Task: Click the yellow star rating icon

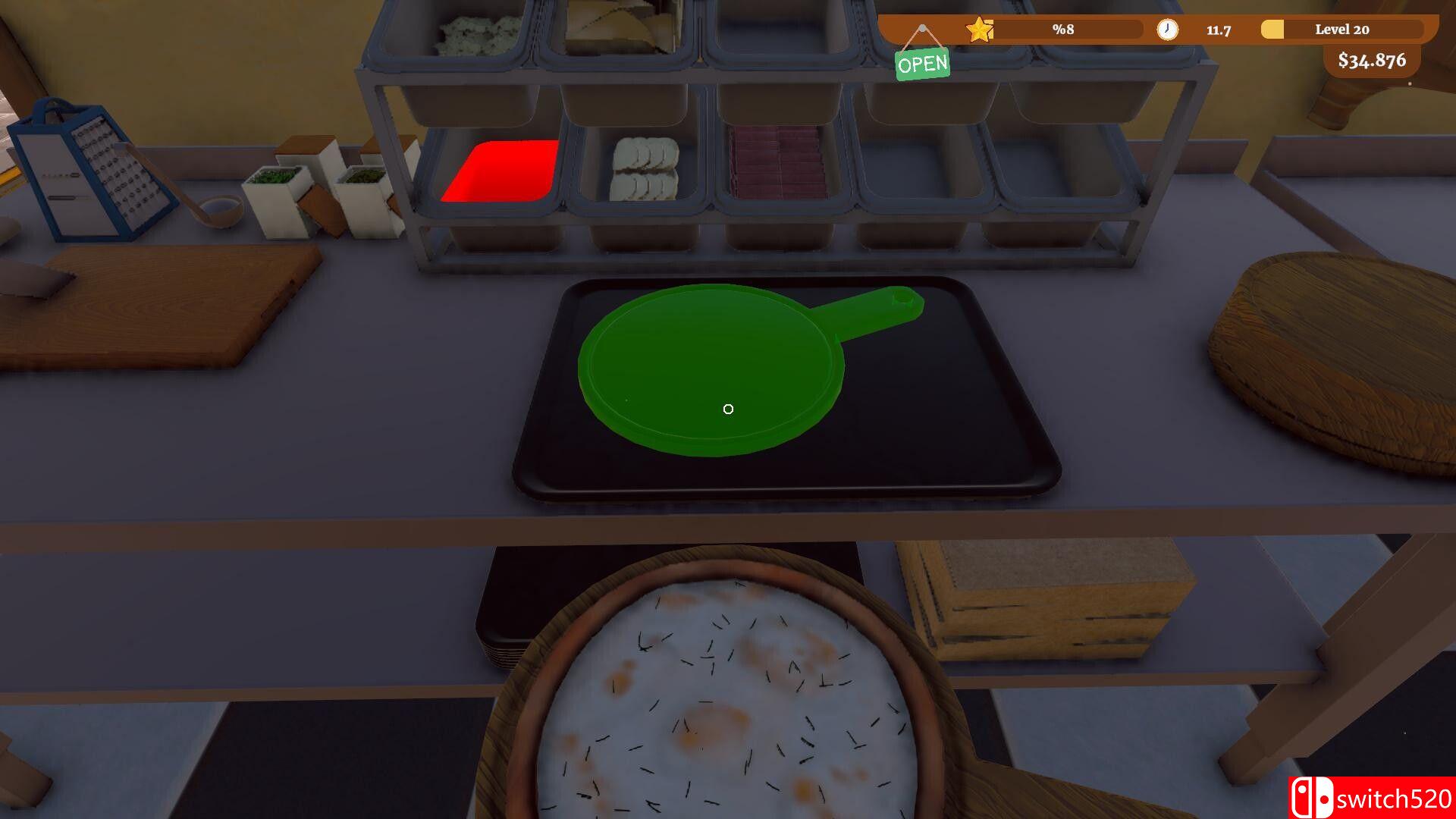Action: pos(980,30)
